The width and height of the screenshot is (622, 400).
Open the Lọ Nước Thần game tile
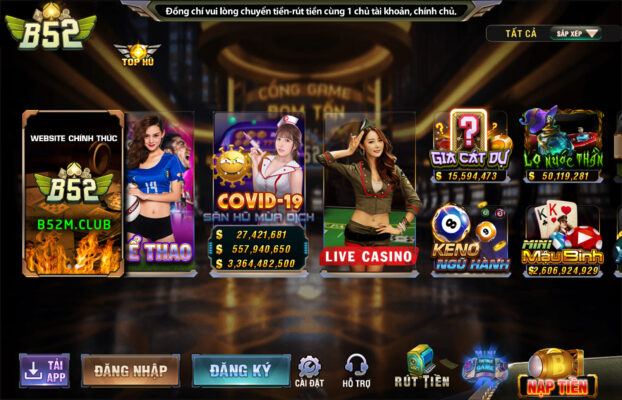point(562,146)
